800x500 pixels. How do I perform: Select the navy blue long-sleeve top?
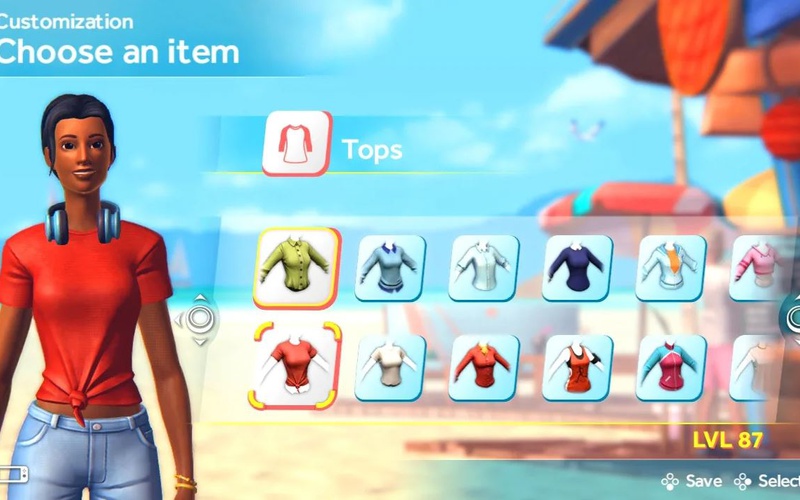[578, 268]
